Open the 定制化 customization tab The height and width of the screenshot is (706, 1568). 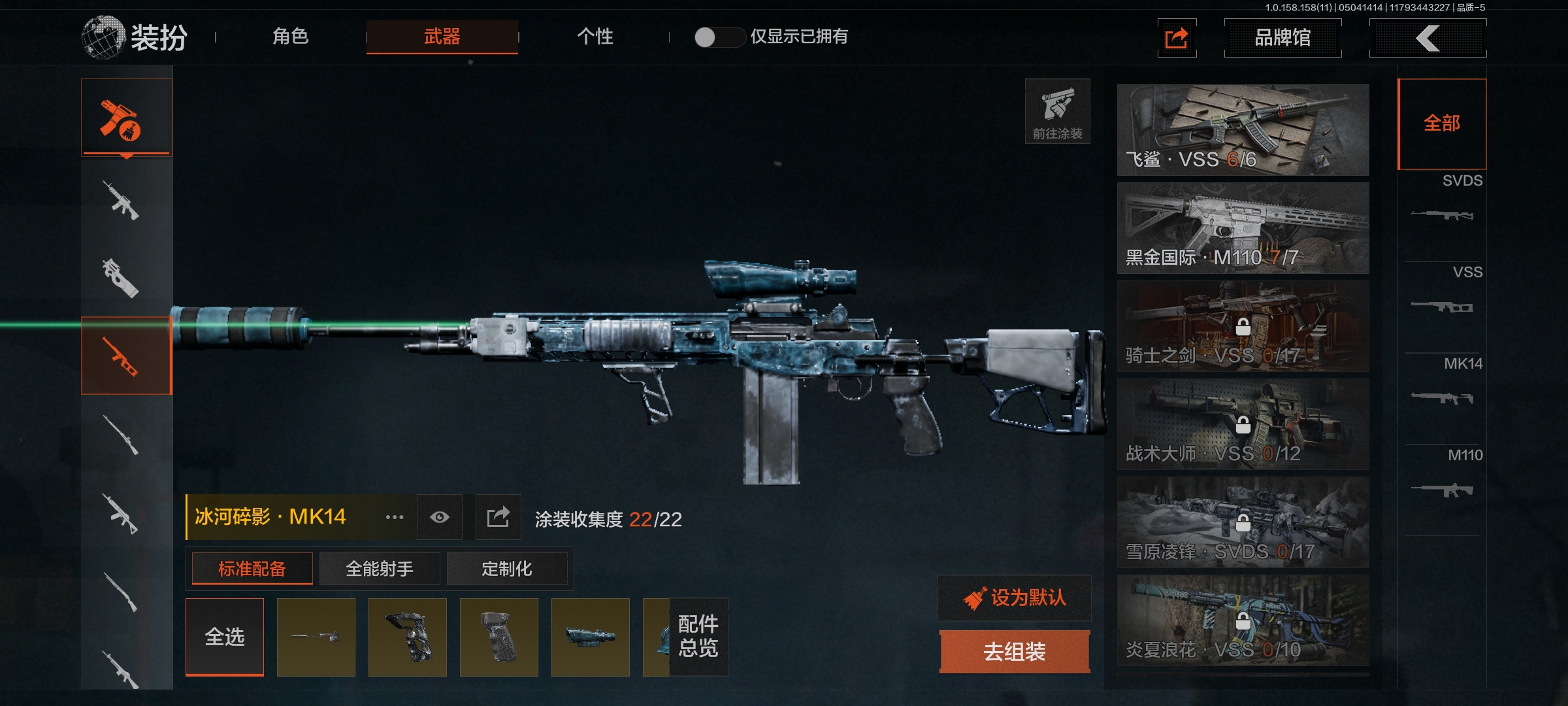click(506, 569)
